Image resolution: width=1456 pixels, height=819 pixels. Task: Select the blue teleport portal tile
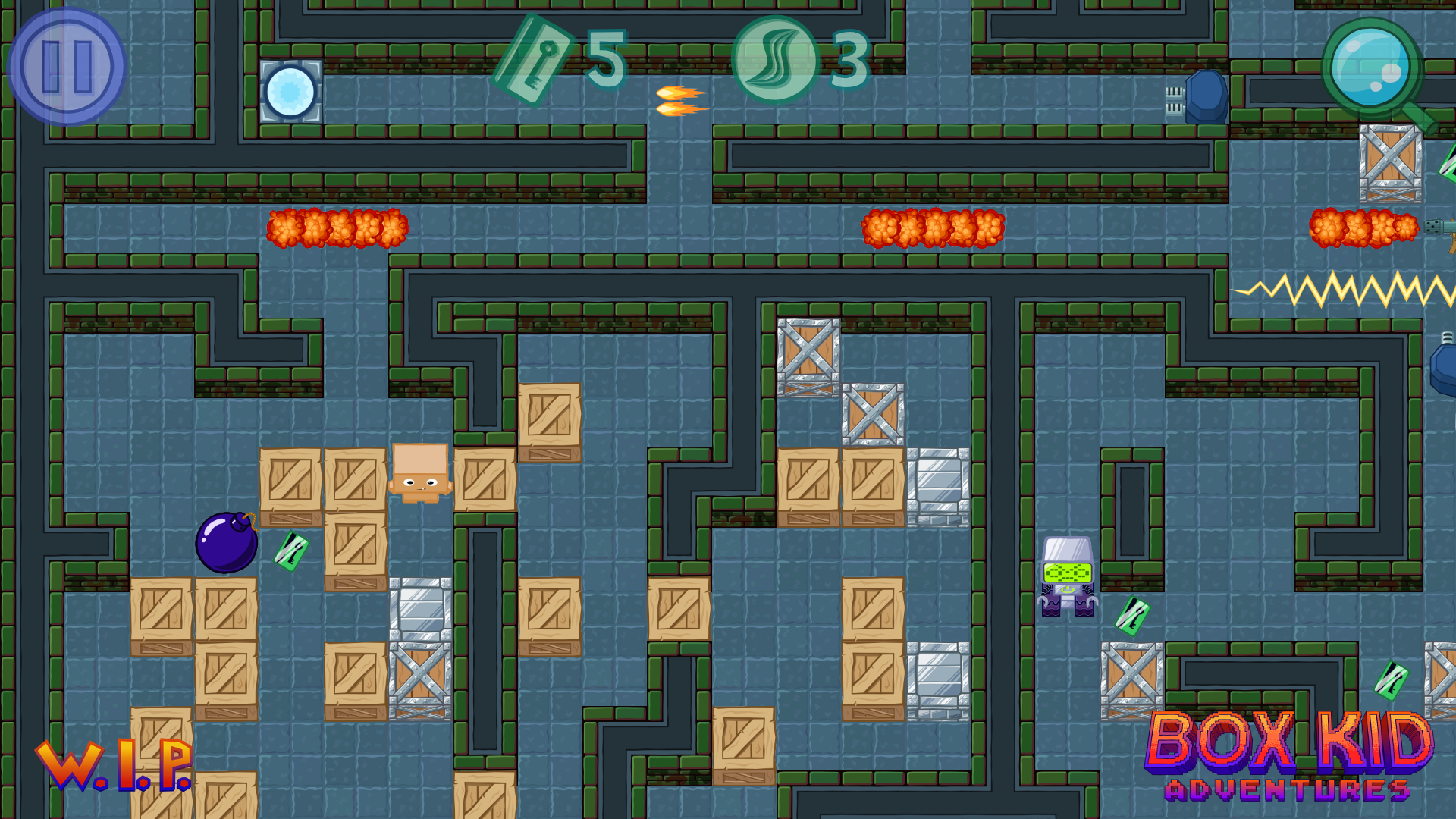pyautogui.click(x=290, y=91)
